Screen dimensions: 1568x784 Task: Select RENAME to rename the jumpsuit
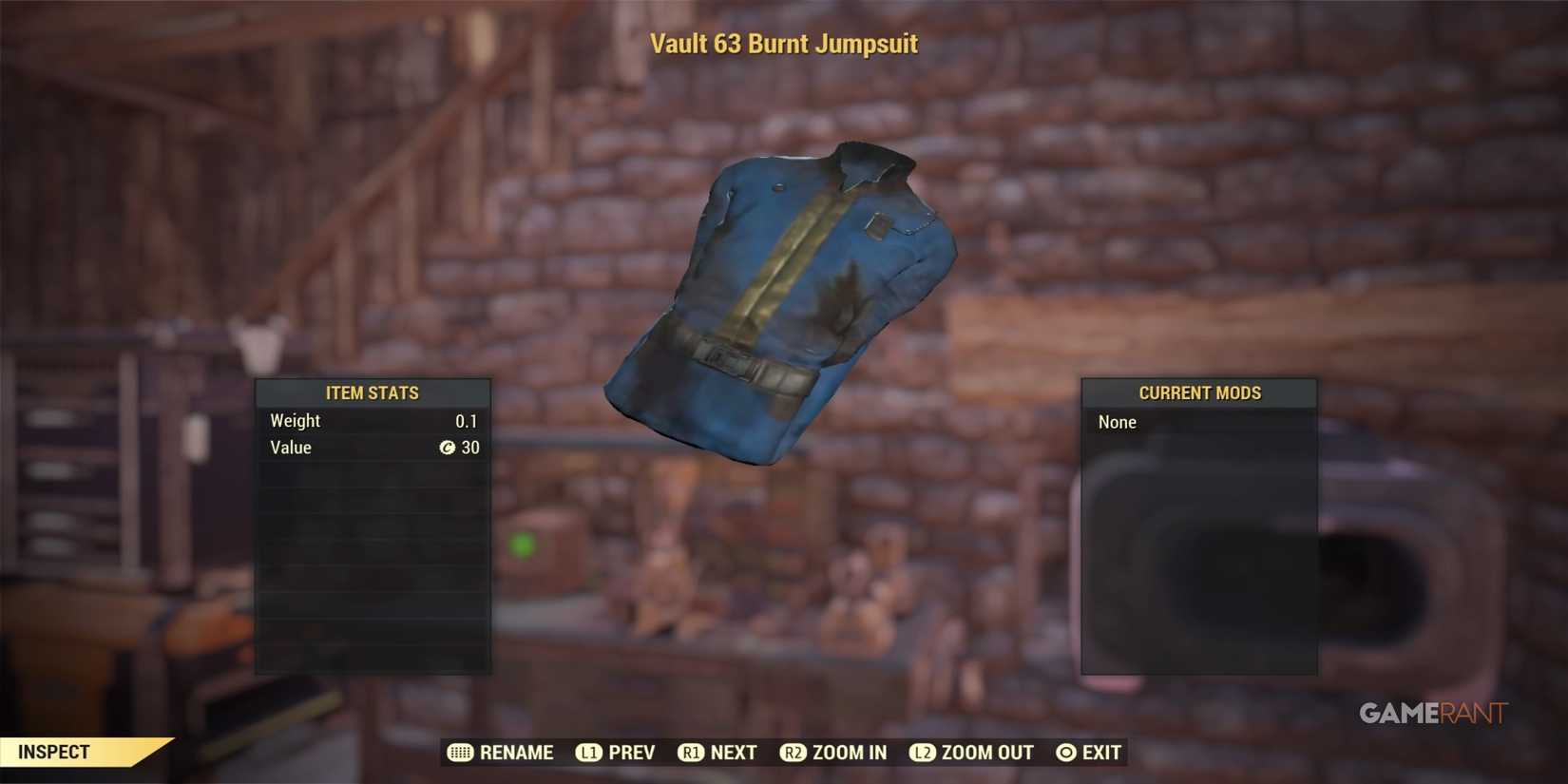click(x=517, y=753)
